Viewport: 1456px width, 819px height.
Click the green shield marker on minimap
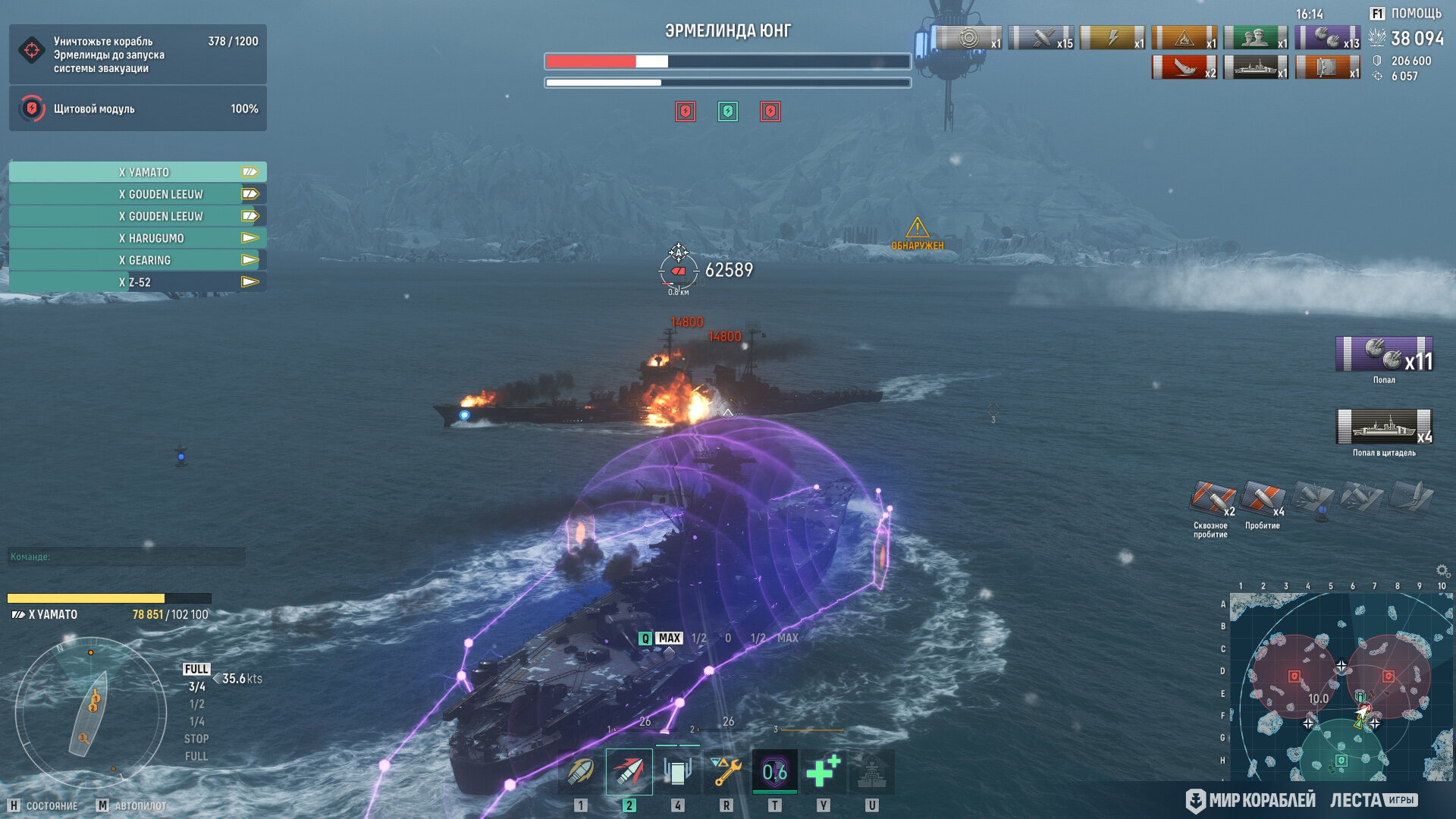click(1341, 760)
